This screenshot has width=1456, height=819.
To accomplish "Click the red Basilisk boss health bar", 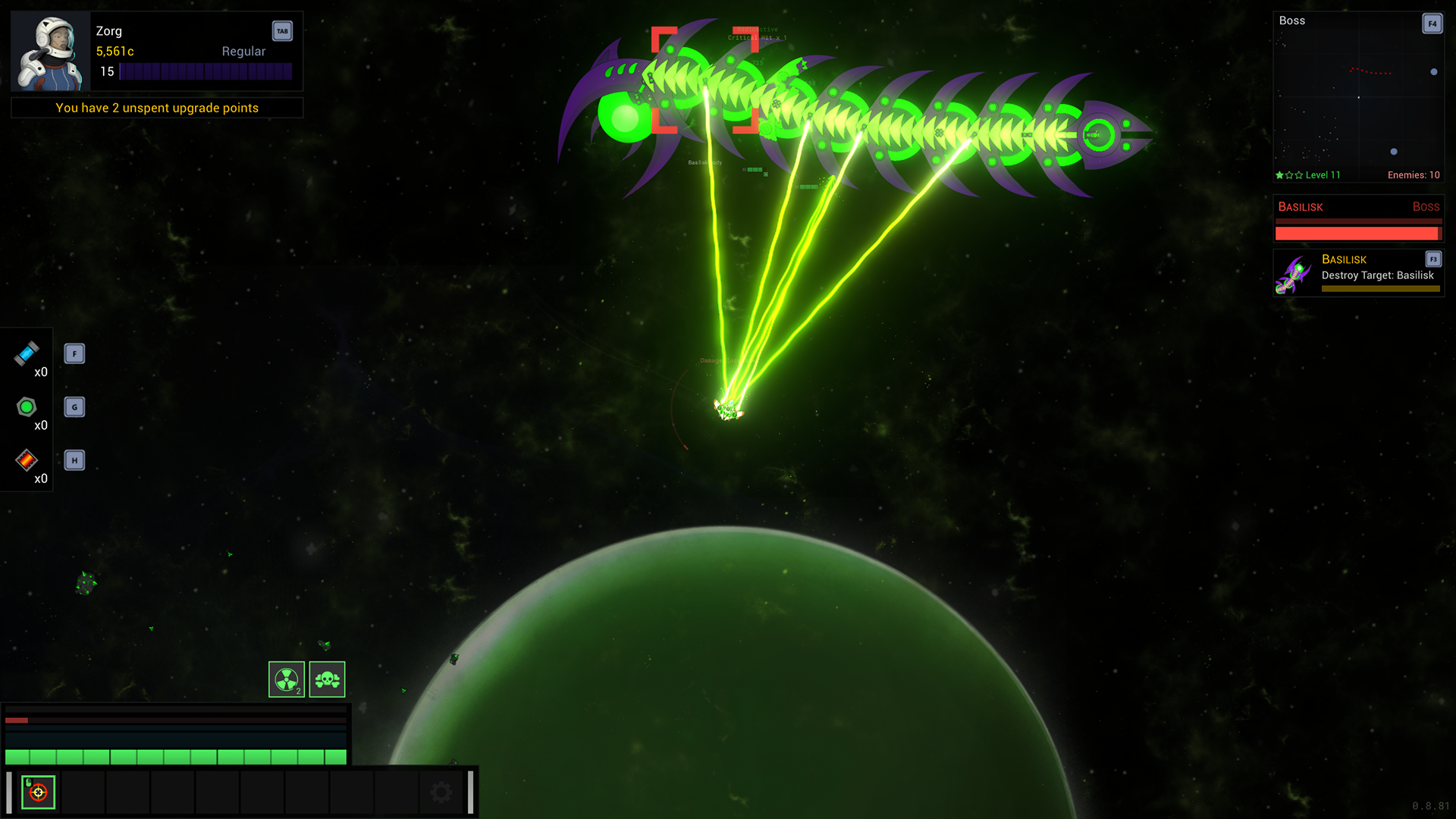I will point(1357,234).
